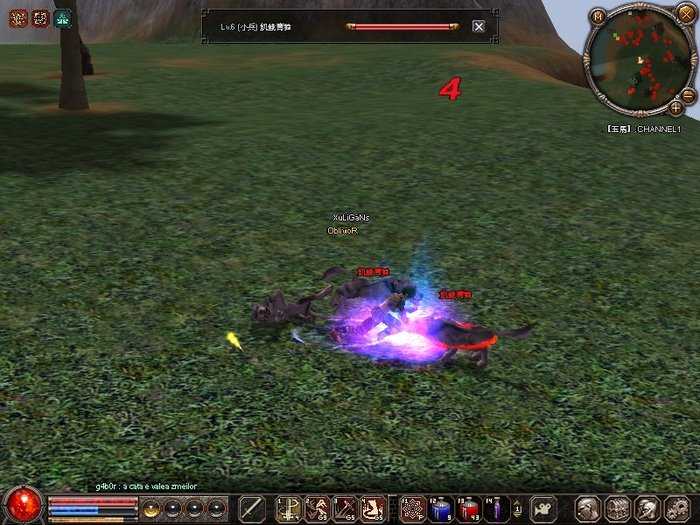Activate the ornate pattern skill icon
The image size is (700, 525).
pos(411,509)
